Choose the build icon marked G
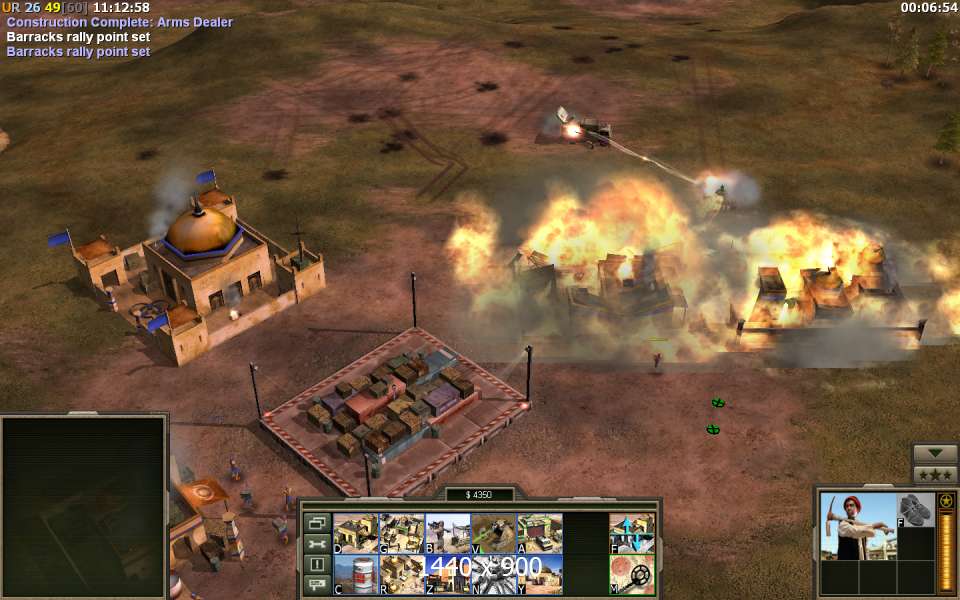Viewport: 960px width, 600px height. [401, 534]
